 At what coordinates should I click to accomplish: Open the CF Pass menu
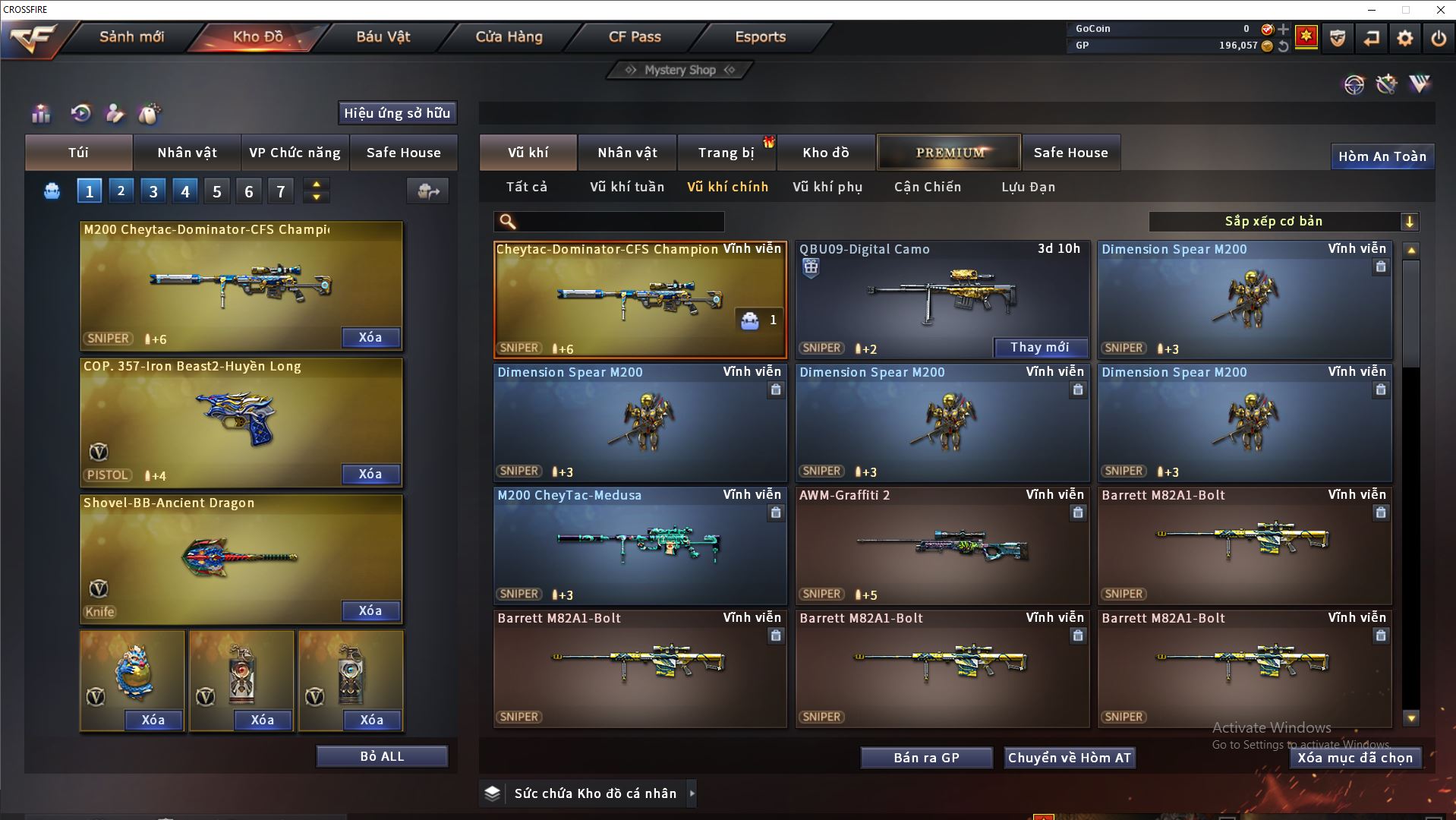pyautogui.click(x=635, y=36)
